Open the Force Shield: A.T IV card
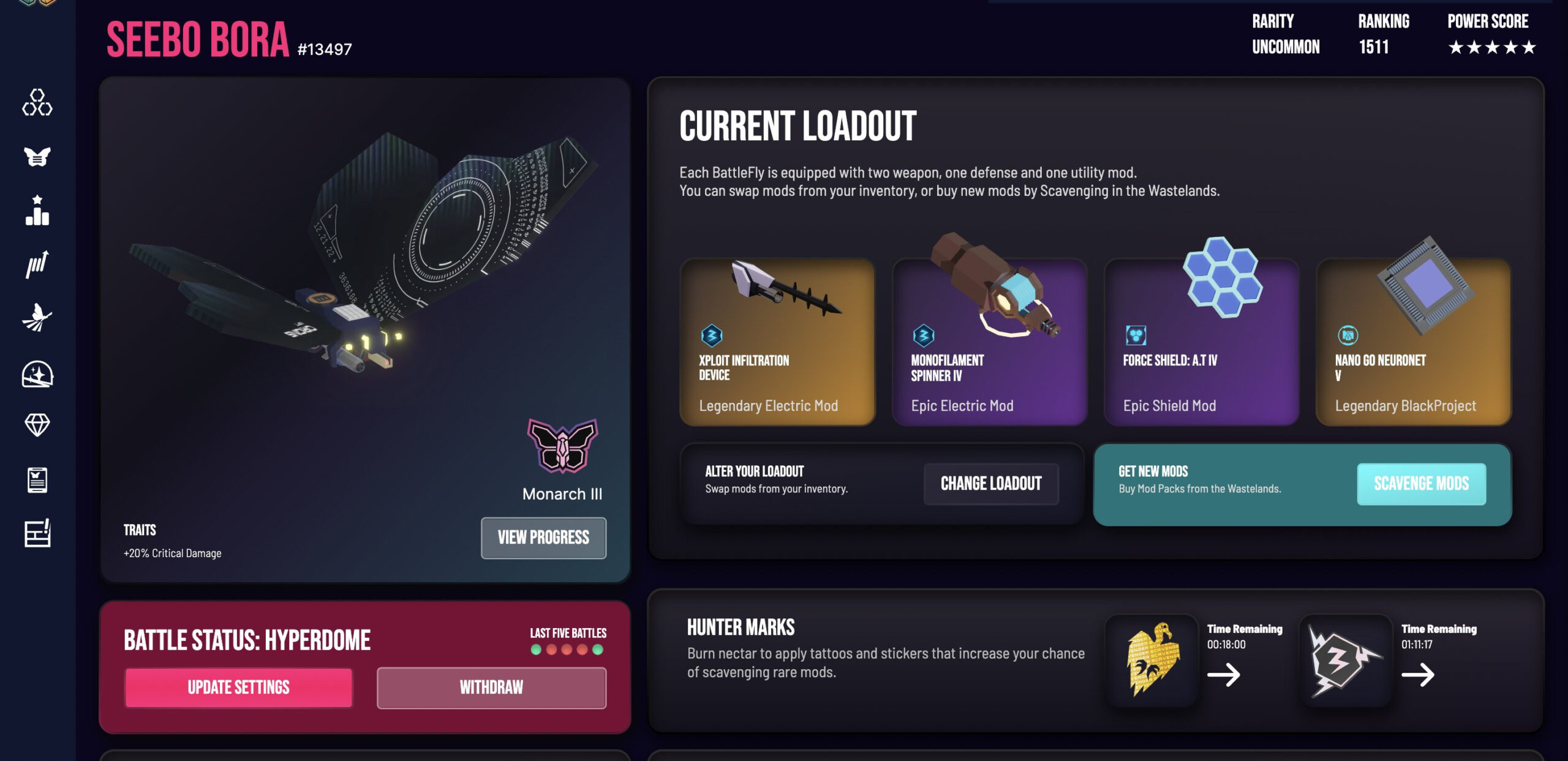1568x761 pixels. coord(1201,342)
